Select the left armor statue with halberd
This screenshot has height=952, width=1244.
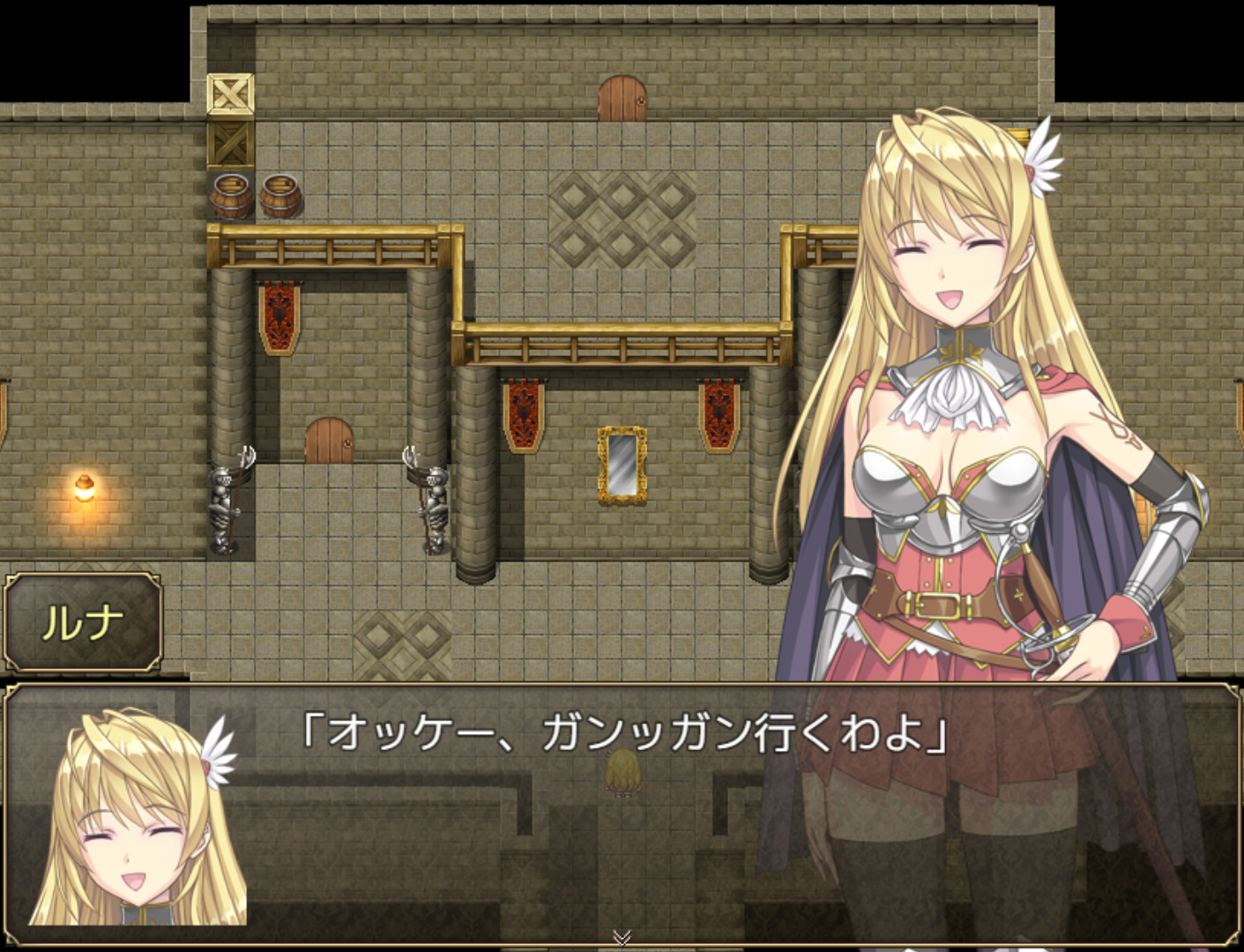click(x=223, y=502)
